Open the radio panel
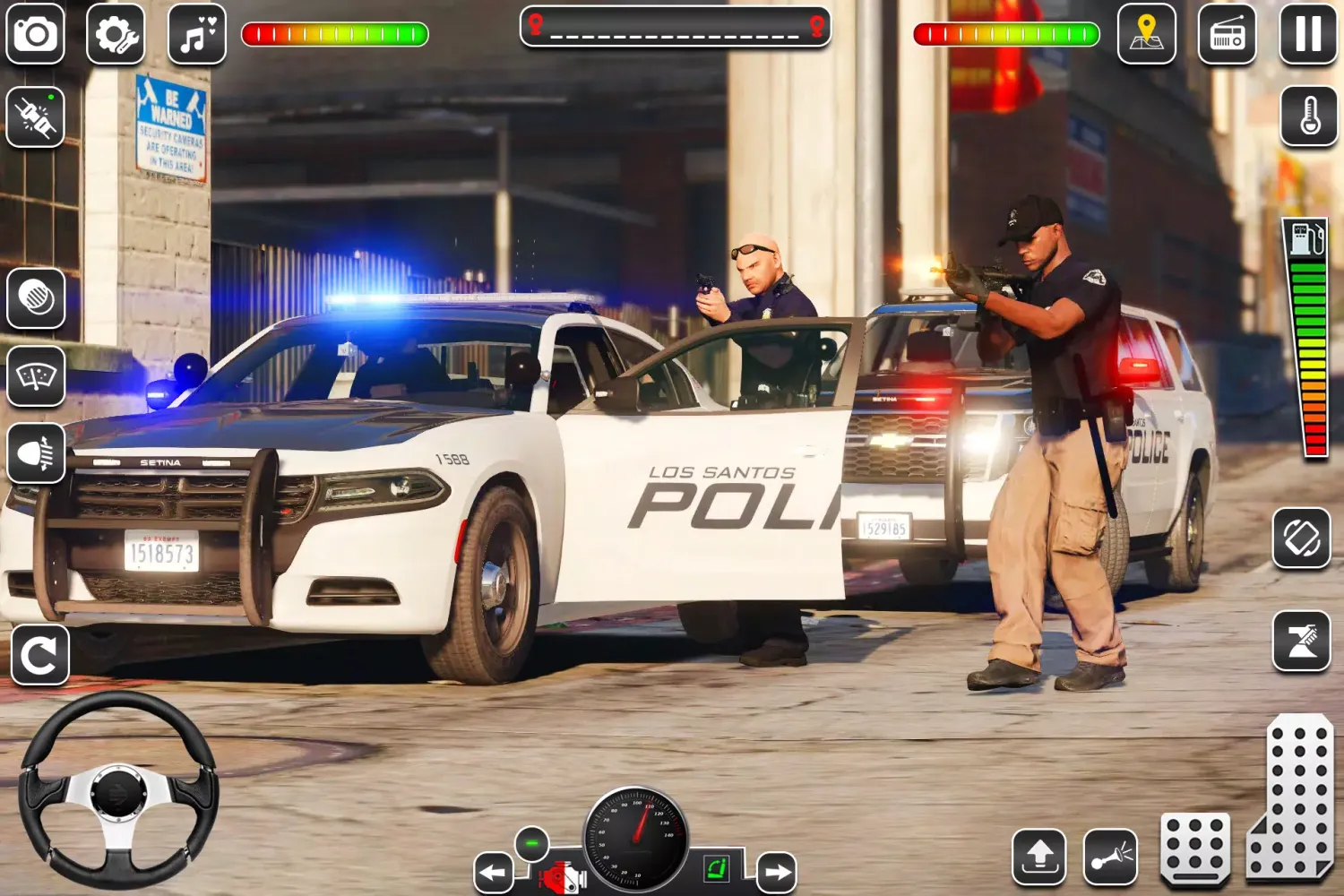The height and width of the screenshot is (896, 1344). [1227, 36]
